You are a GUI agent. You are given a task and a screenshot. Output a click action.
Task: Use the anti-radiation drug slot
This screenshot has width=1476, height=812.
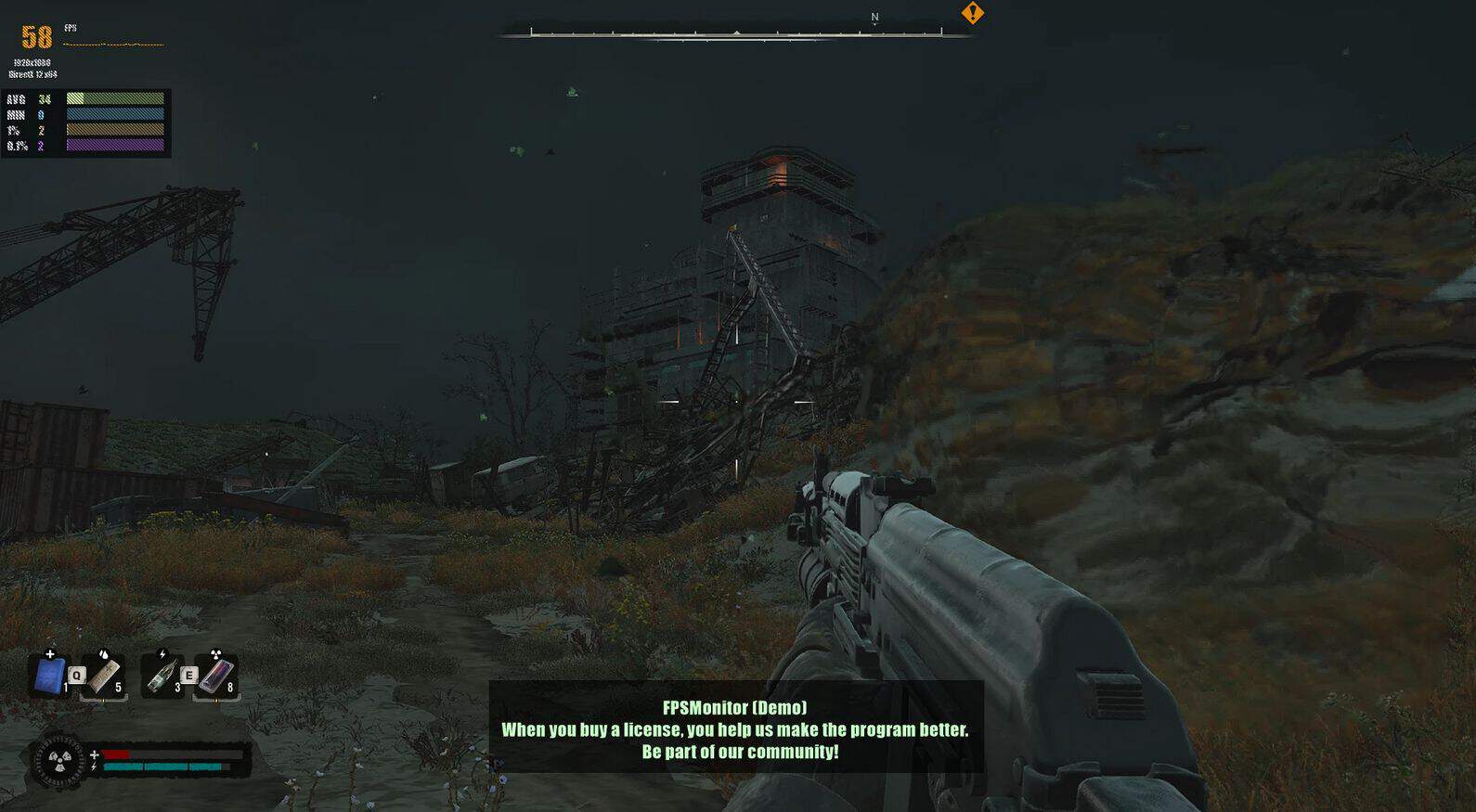216,676
